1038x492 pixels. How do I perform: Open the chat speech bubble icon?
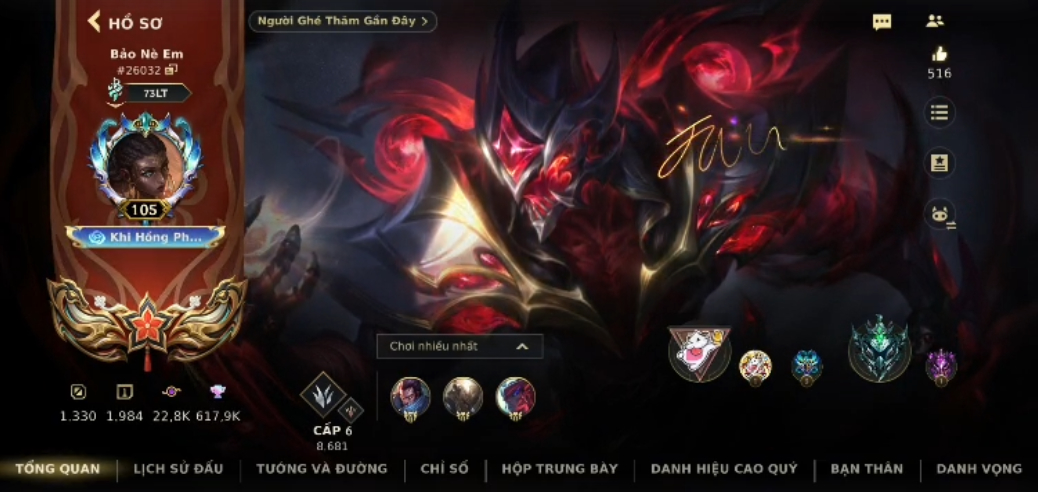click(882, 22)
